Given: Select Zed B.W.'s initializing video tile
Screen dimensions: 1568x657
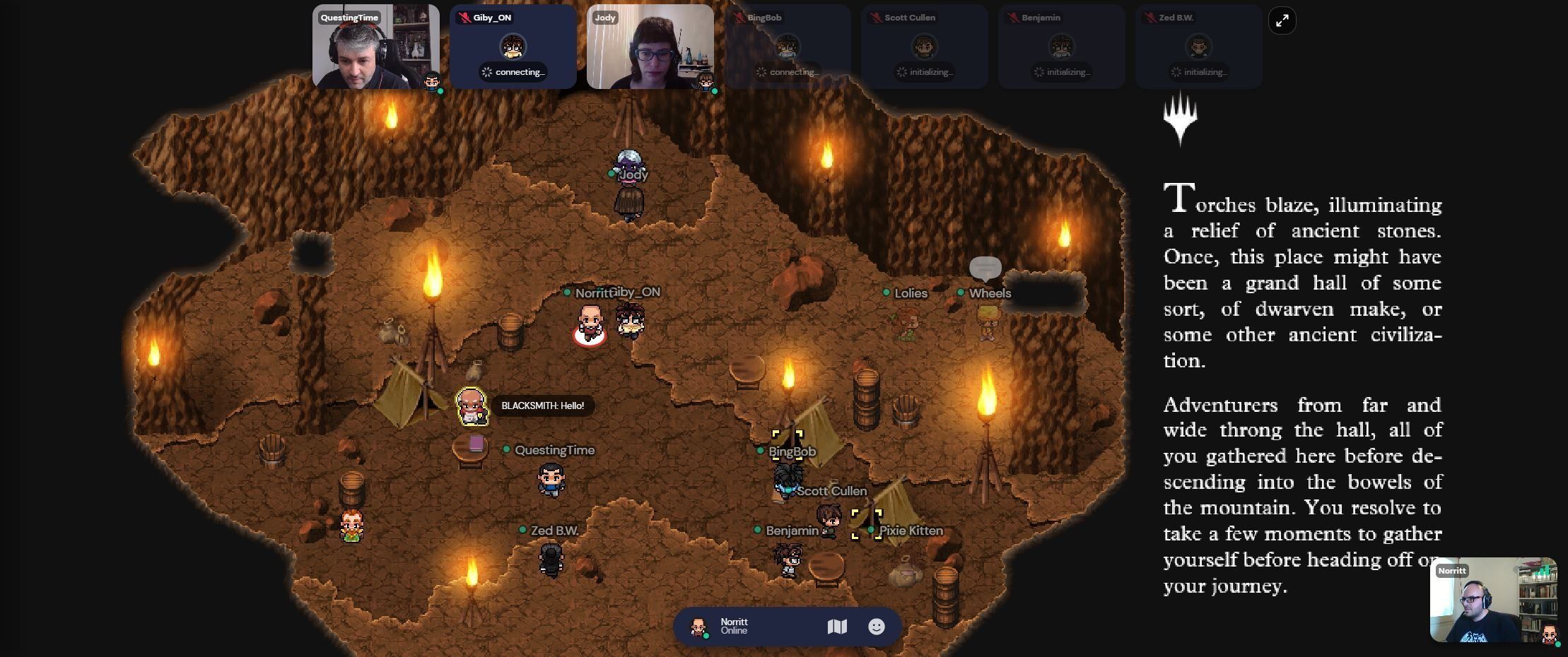Looking at the screenshot, I should pos(1198,47).
